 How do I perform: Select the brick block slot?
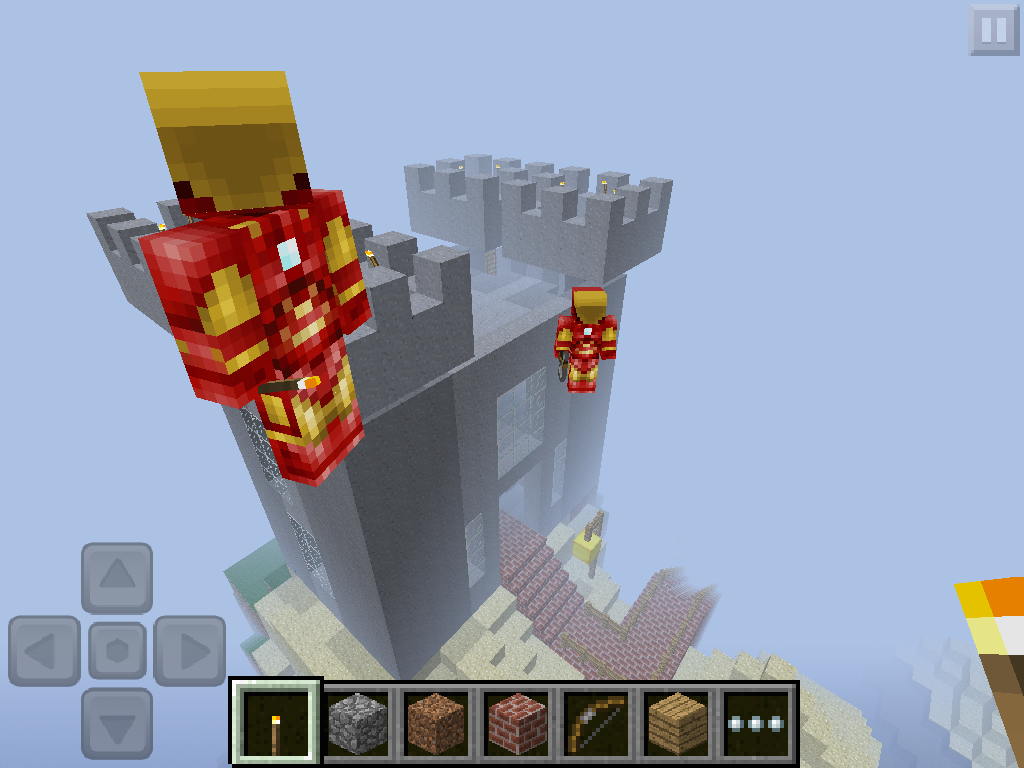coord(518,723)
